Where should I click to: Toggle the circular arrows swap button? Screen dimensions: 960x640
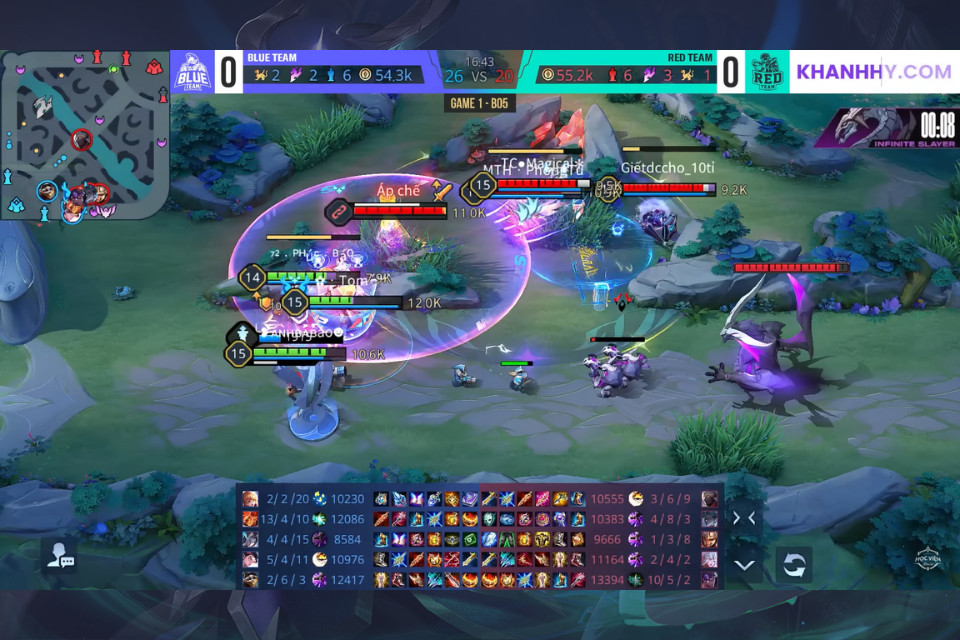pyautogui.click(x=793, y=564)
